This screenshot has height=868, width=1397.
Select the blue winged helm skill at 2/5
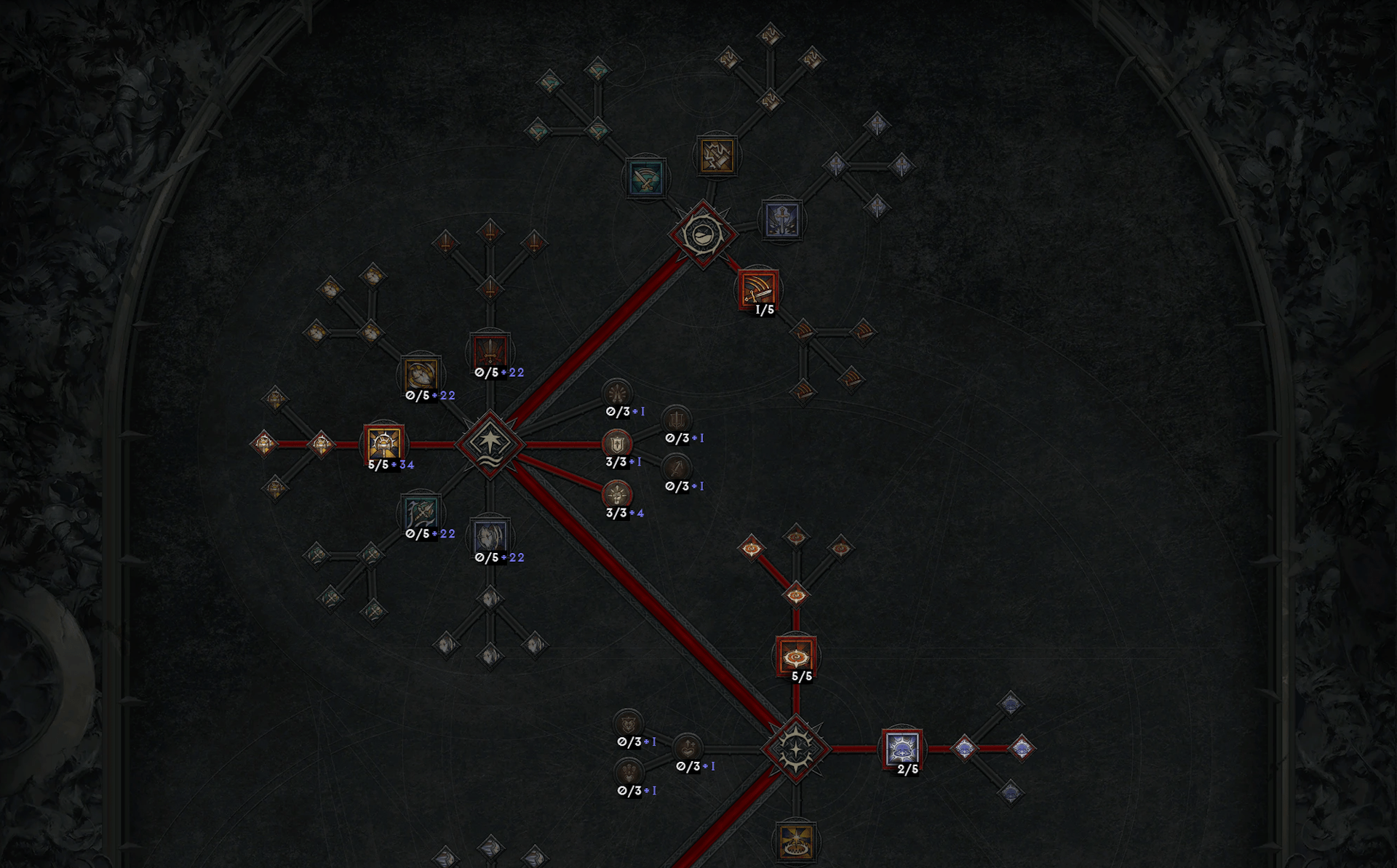pos(902,748)
